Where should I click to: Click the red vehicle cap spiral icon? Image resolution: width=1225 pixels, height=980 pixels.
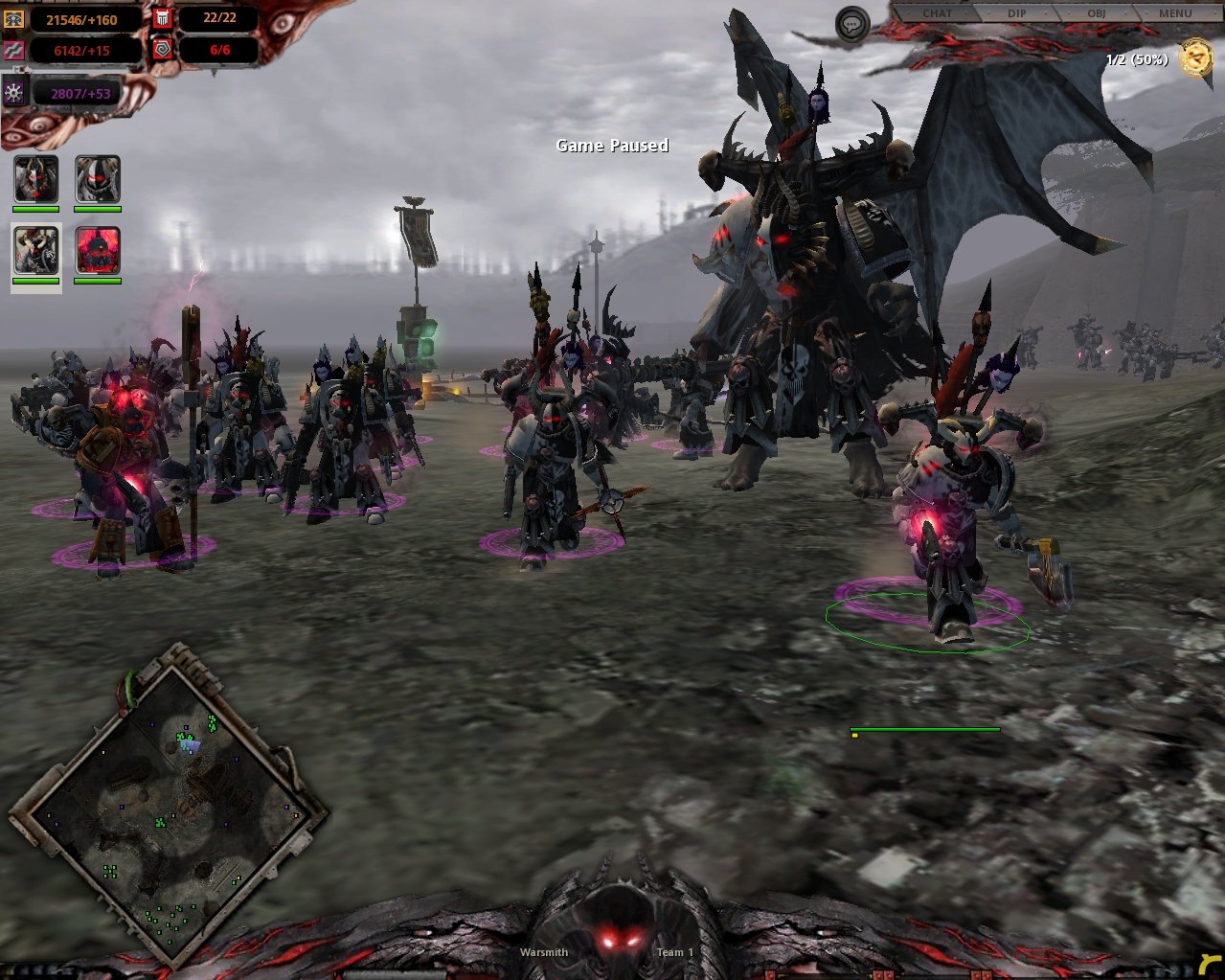coord(162,49)
